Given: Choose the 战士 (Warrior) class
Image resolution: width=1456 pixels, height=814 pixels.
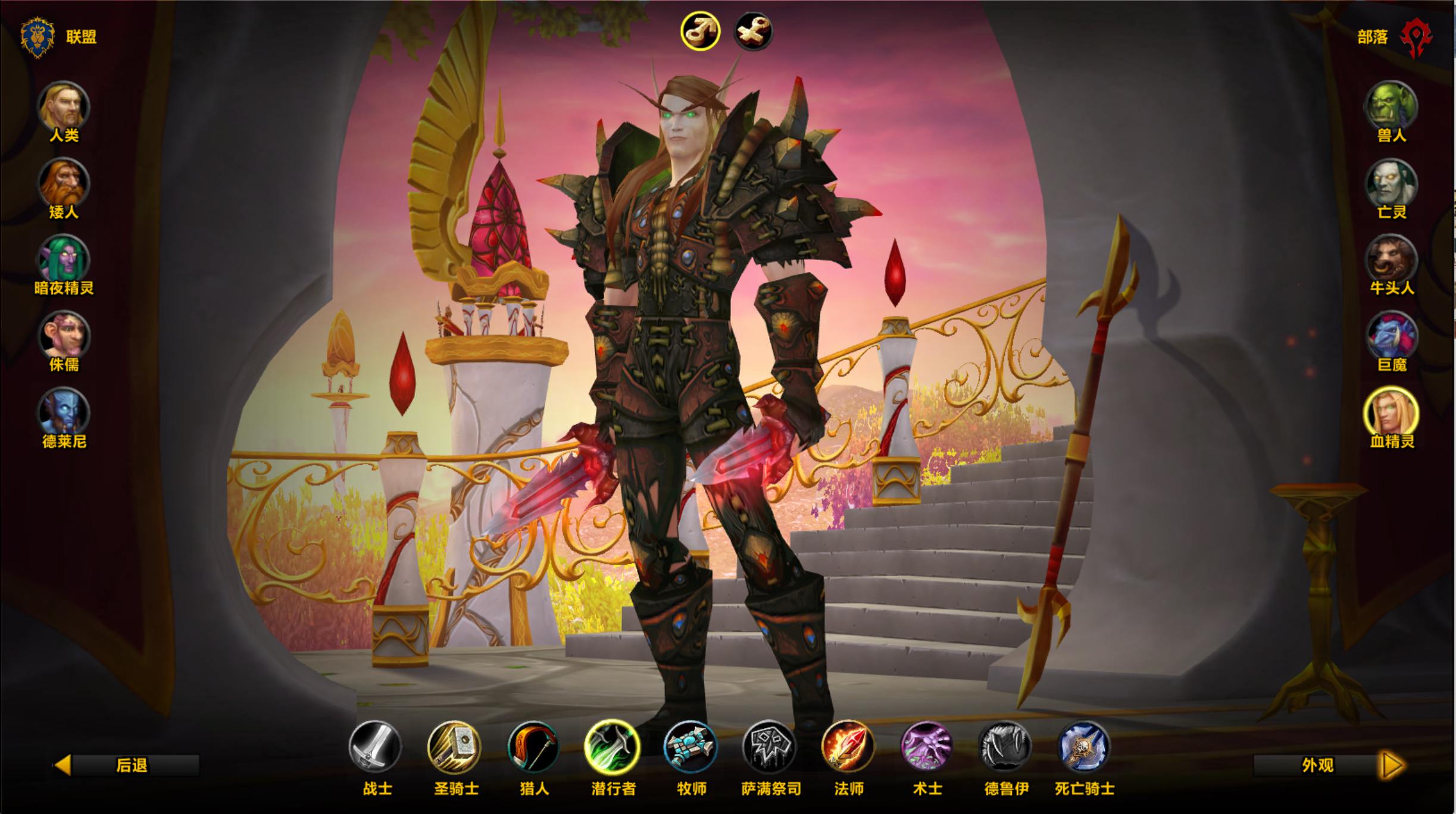Looking at the screenshot, I should 376,746.
